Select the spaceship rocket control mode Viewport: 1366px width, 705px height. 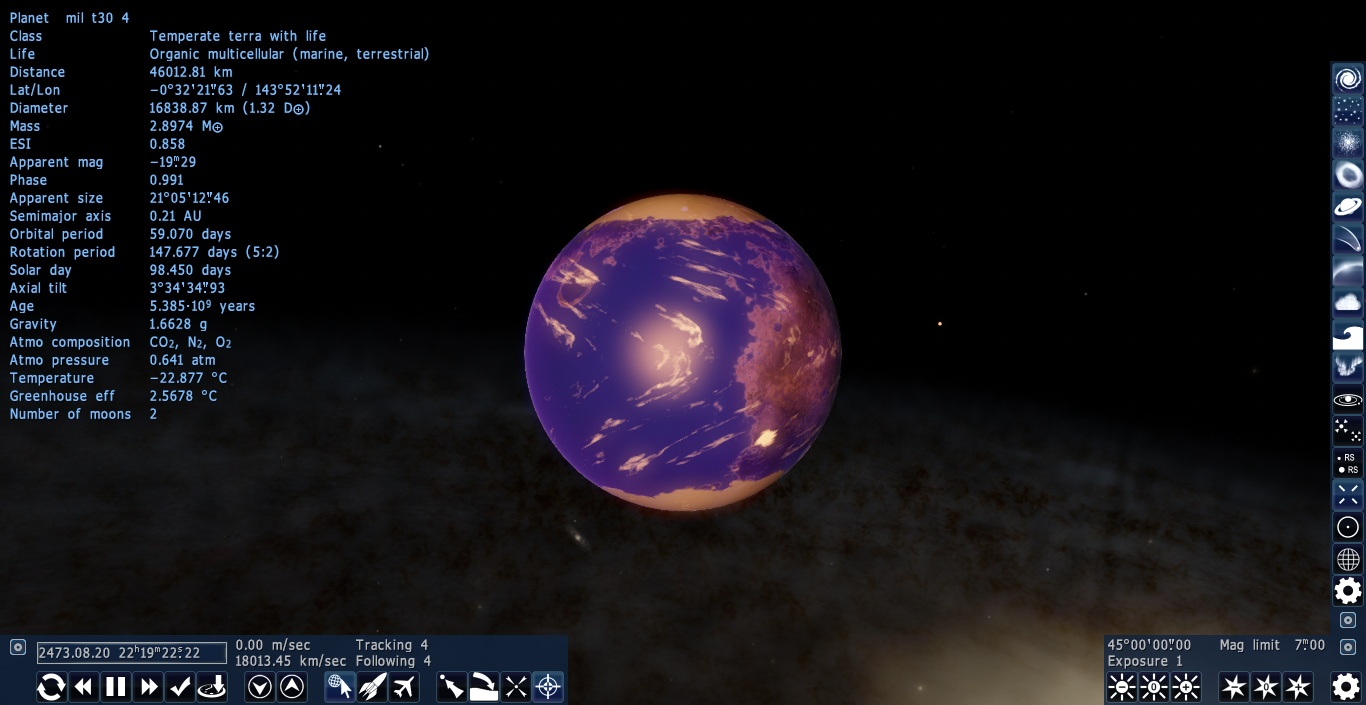click(372, 687)
